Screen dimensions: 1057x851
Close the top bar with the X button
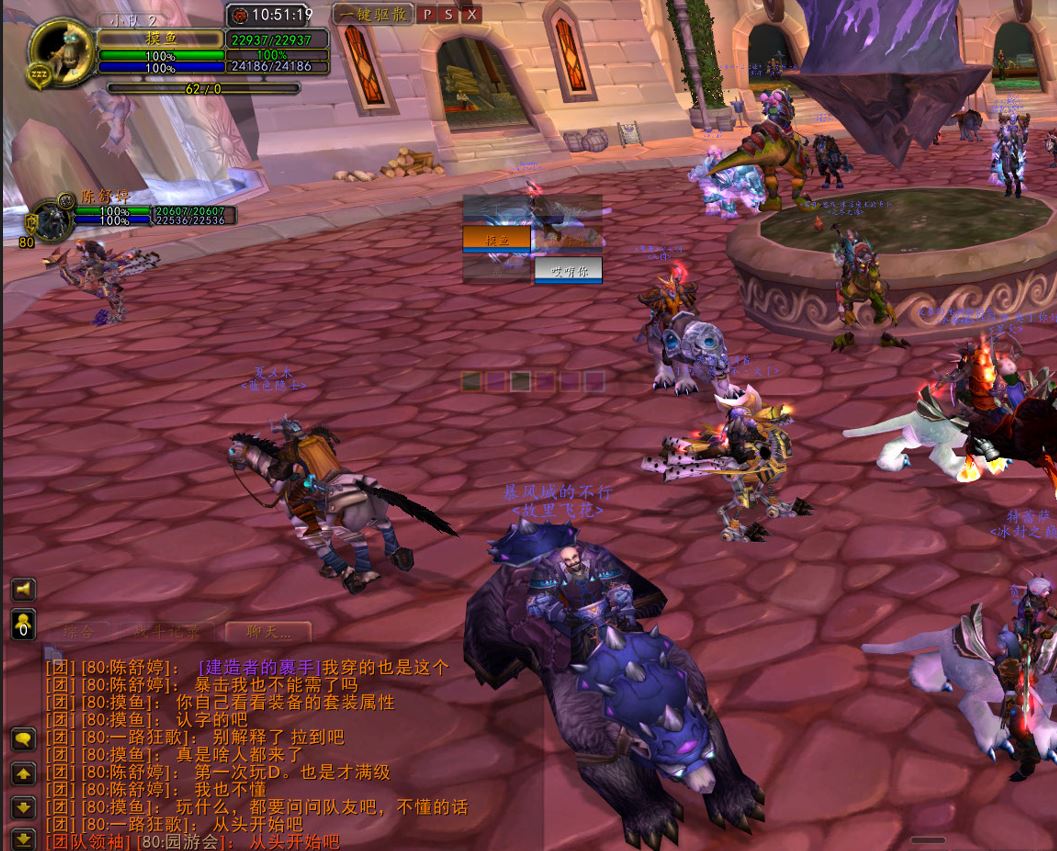[472, 14]
